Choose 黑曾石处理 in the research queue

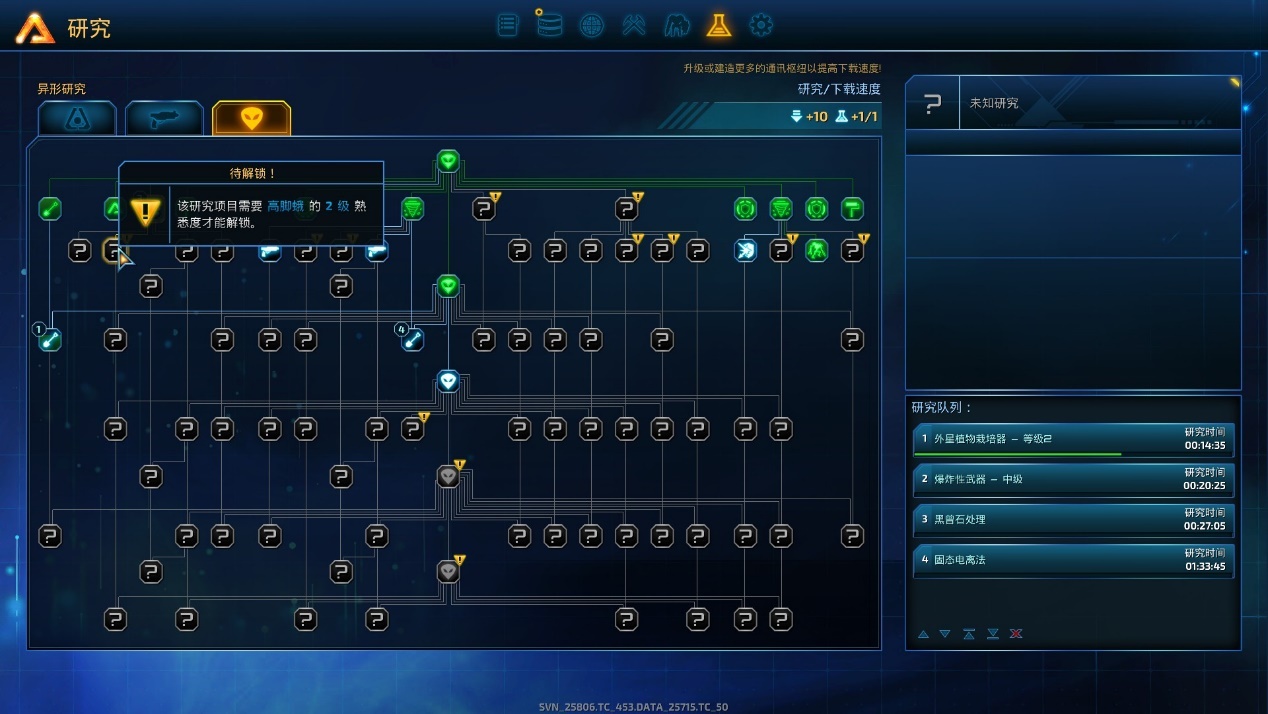[1073, 520]
